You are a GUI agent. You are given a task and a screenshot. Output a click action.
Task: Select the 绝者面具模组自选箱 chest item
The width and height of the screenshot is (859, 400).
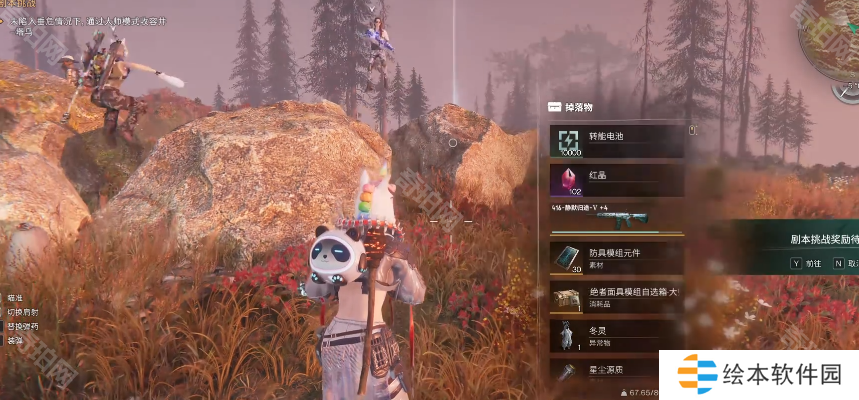[x=616, y=297]
